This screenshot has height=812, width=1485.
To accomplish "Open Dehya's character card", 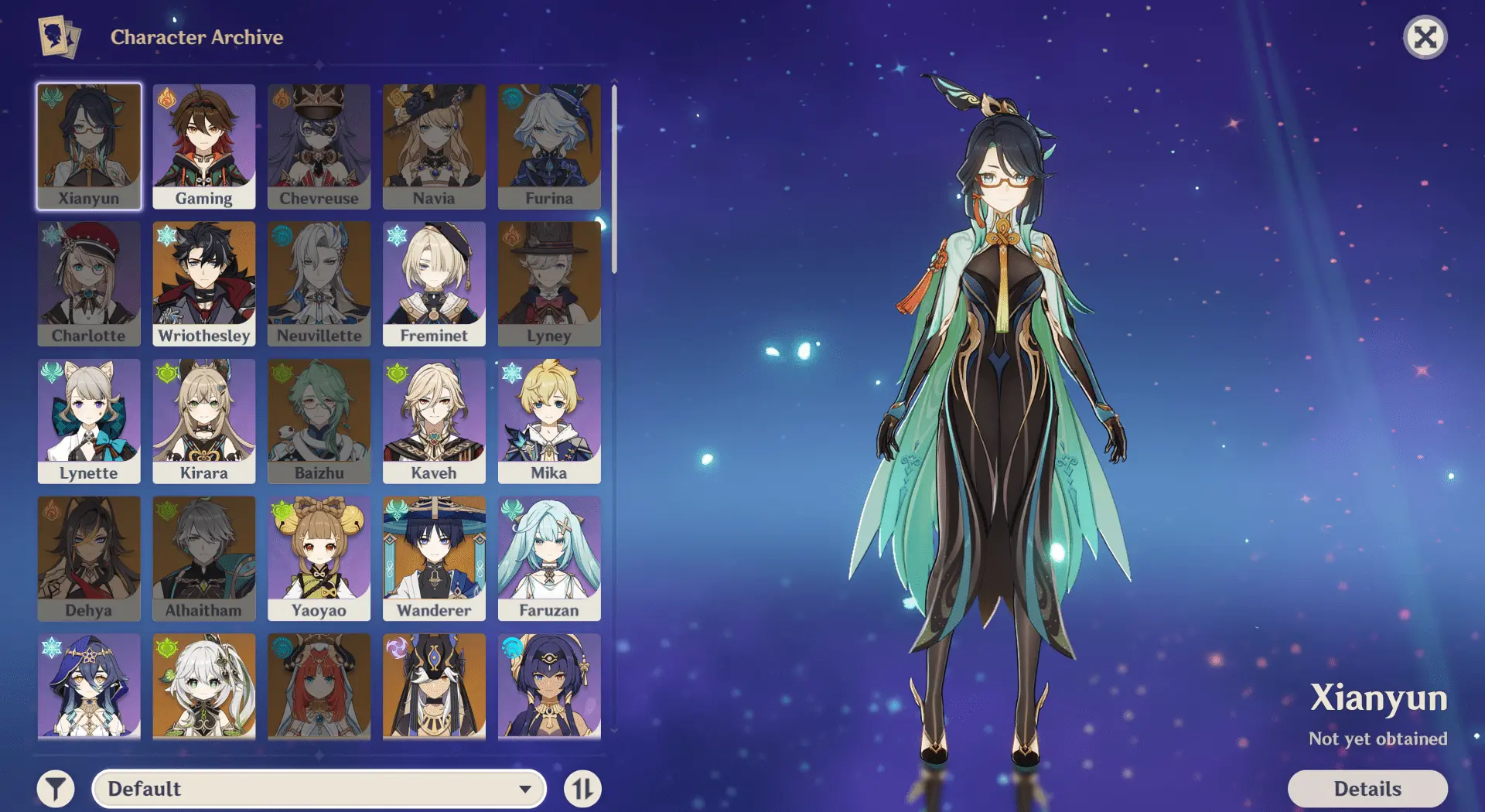I will click(88, 557).
